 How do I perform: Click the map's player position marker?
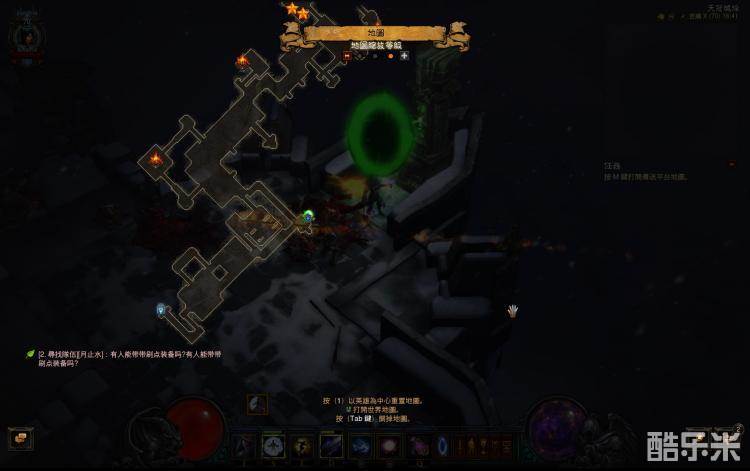308,215
